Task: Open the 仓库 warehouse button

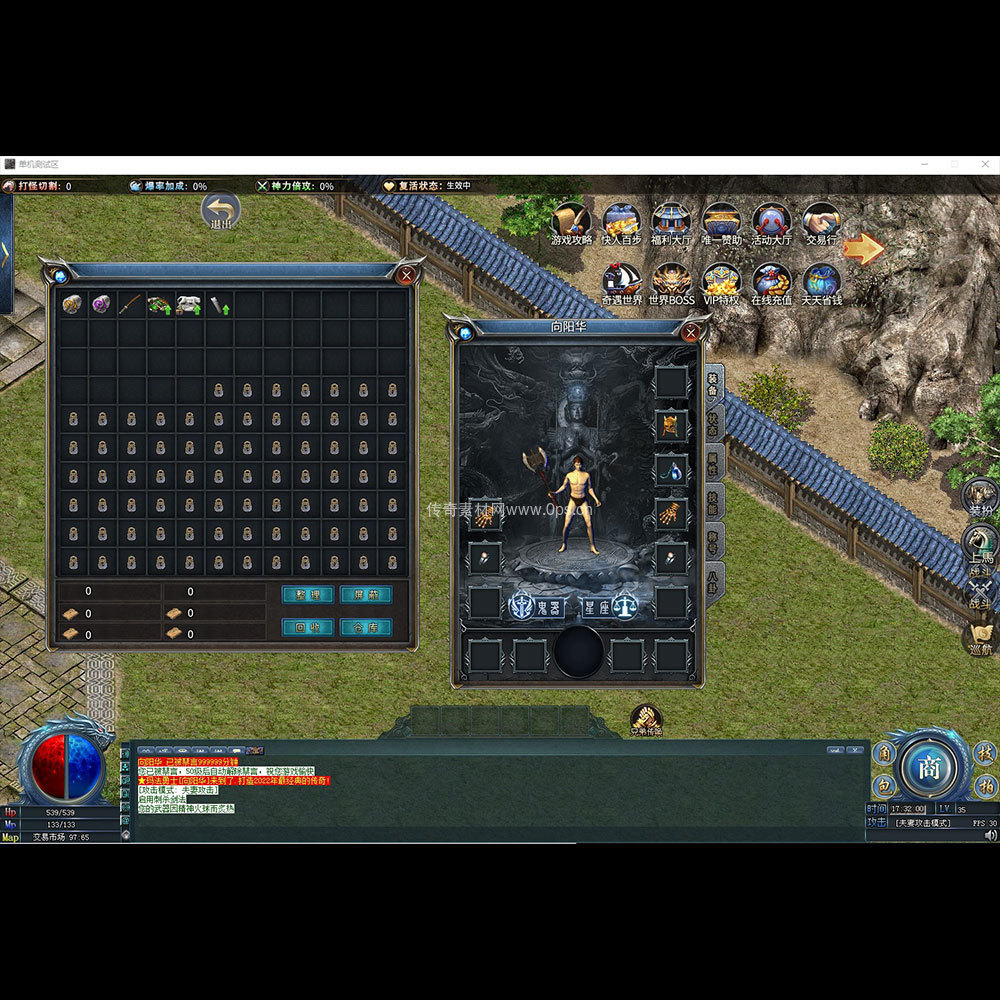Action: (x=365, y=627)
